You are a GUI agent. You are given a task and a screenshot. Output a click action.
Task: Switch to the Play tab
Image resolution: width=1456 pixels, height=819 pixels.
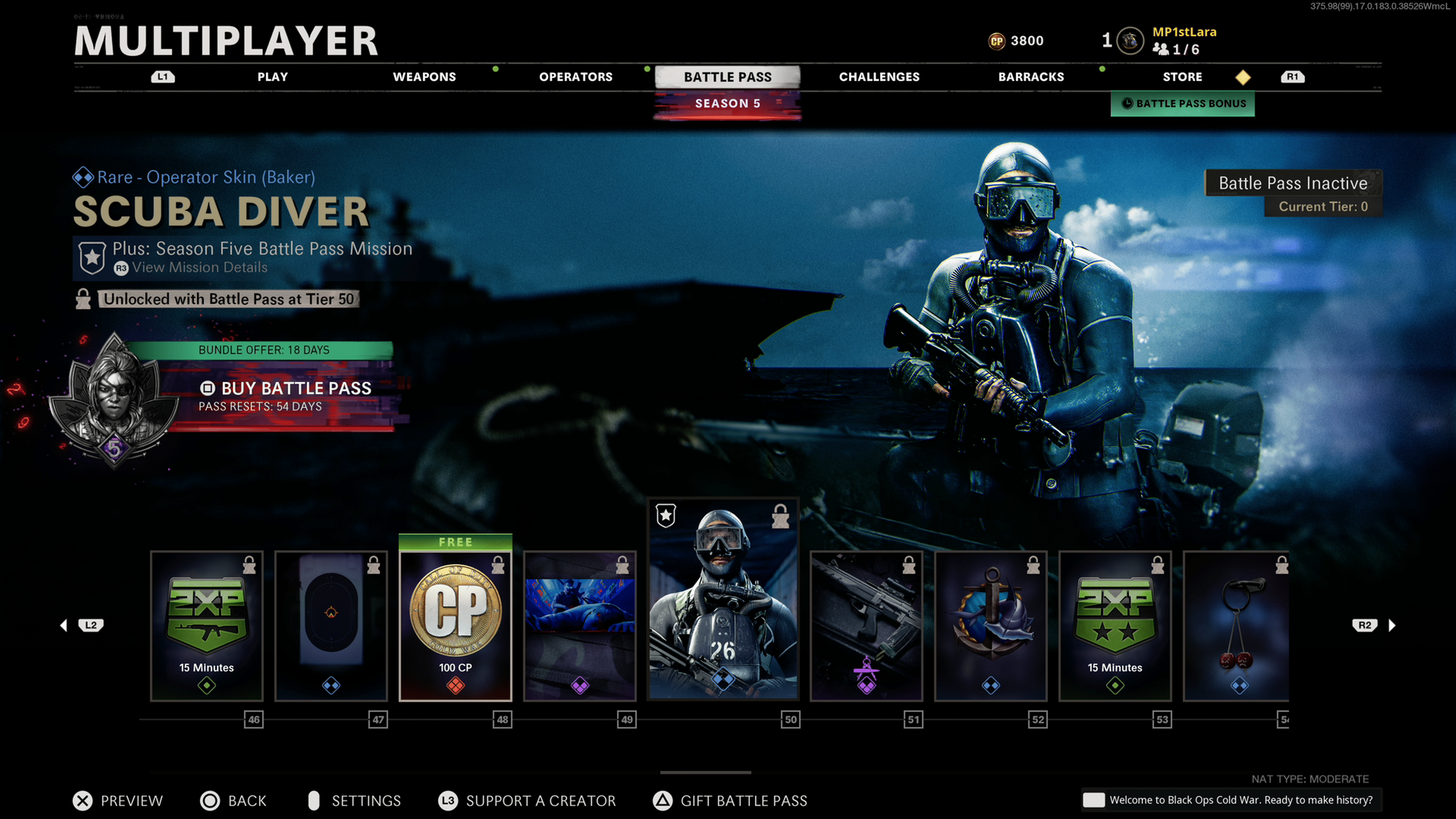(x=273, y=77)
